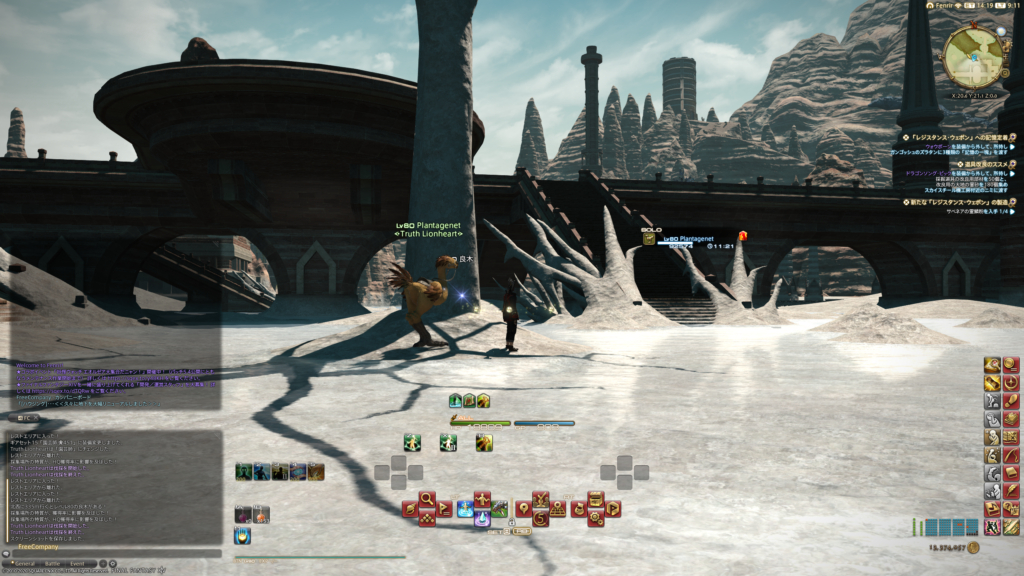Toggle the hotbar padlock icon
This screenshot has height=576, width=1024.
click(512, 522)
